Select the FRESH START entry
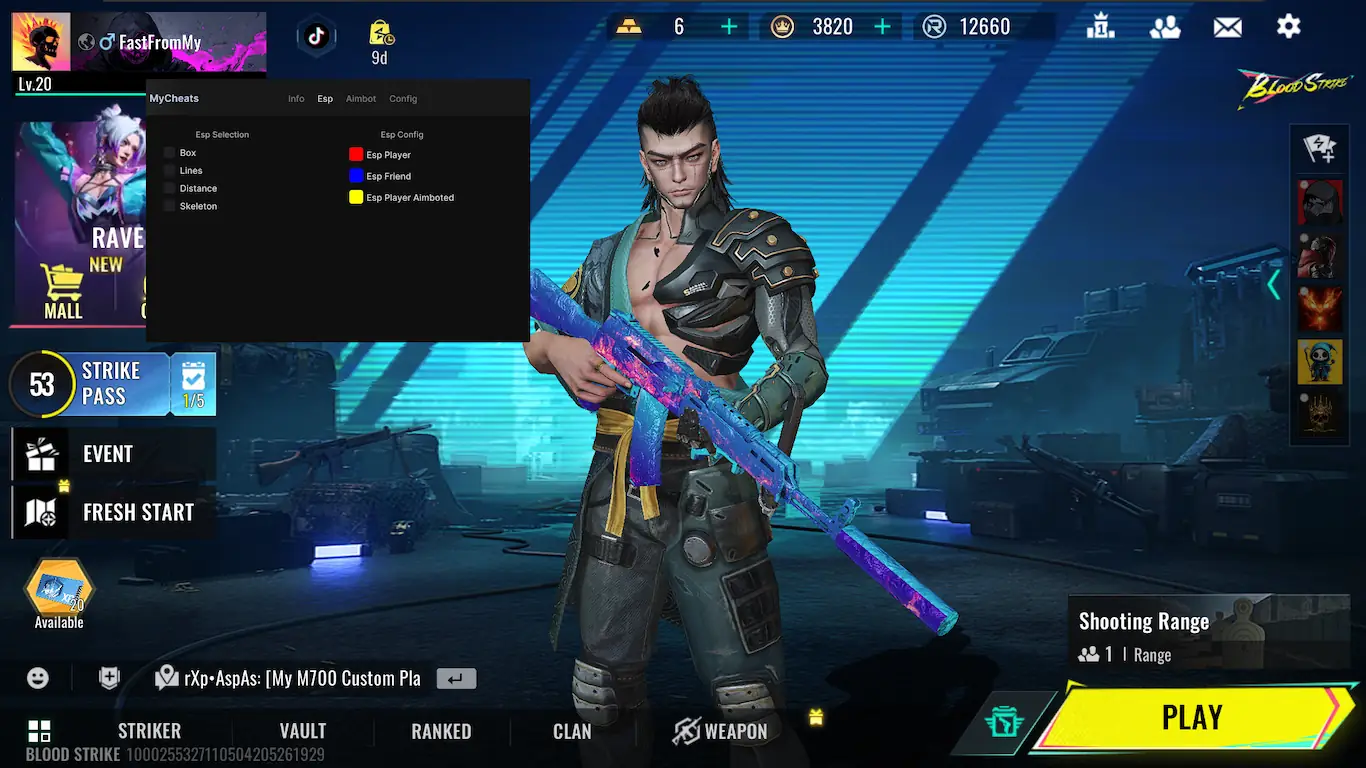The height and width of the screenshot is (768, 1366). [x=138, y=512]
